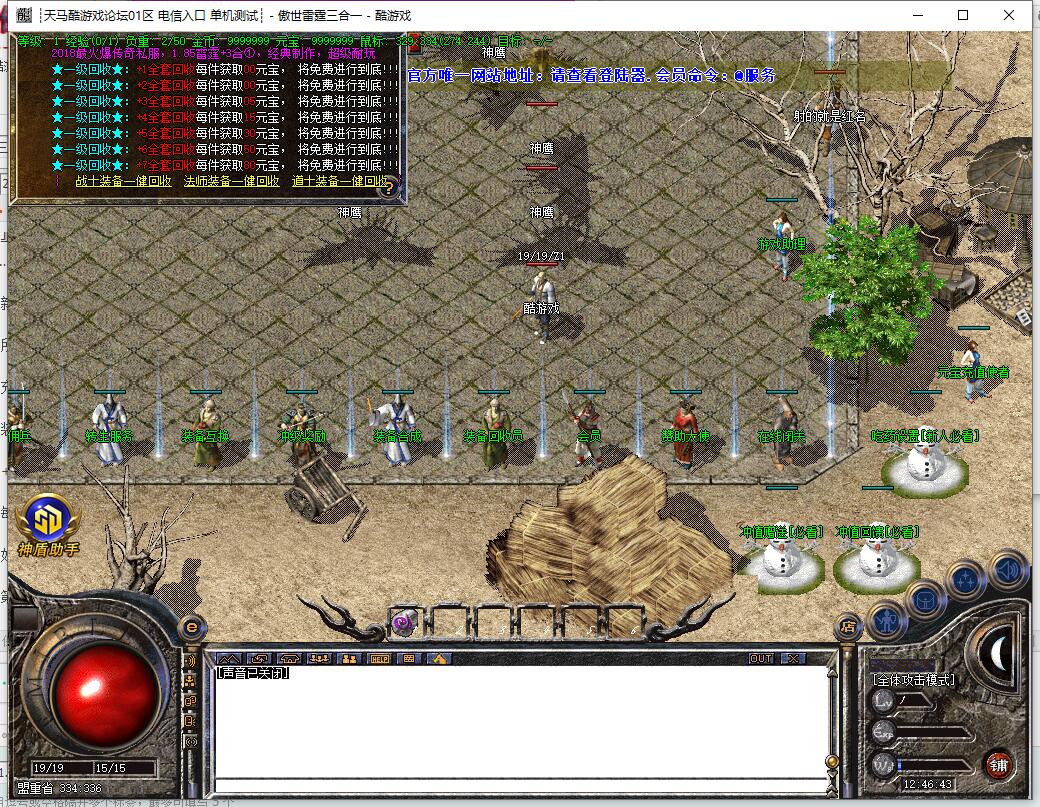
Task: Open the minimap button above the chat
Action: [229, 659]
